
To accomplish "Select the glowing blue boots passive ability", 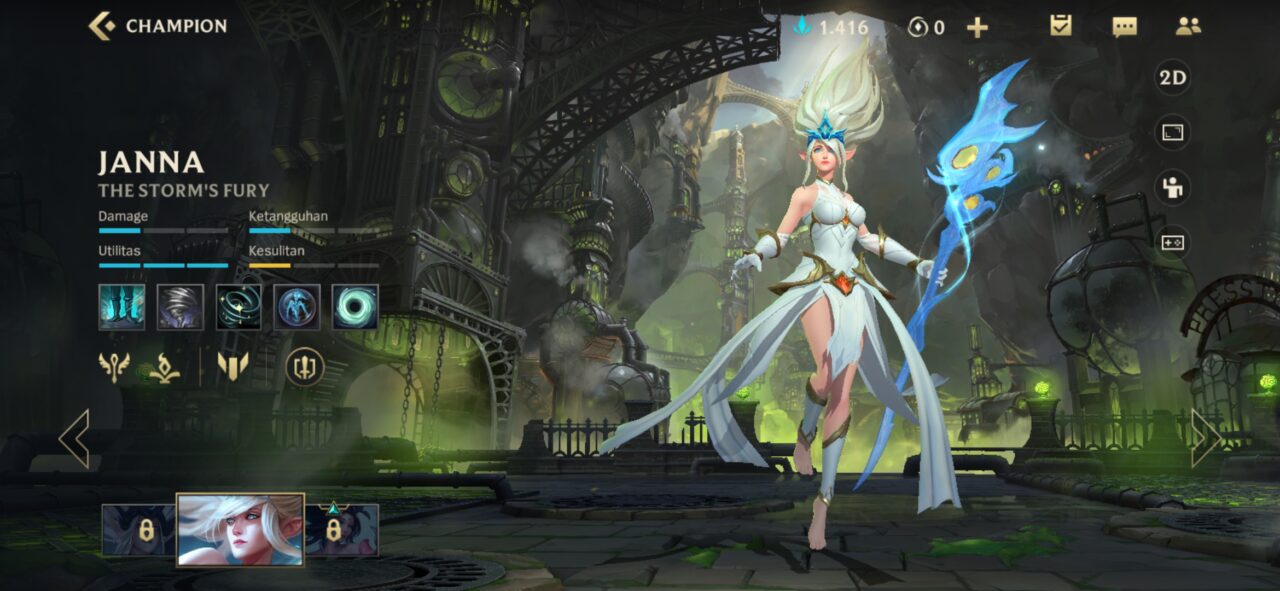I will pyautogui.click(x=122, y=307).
